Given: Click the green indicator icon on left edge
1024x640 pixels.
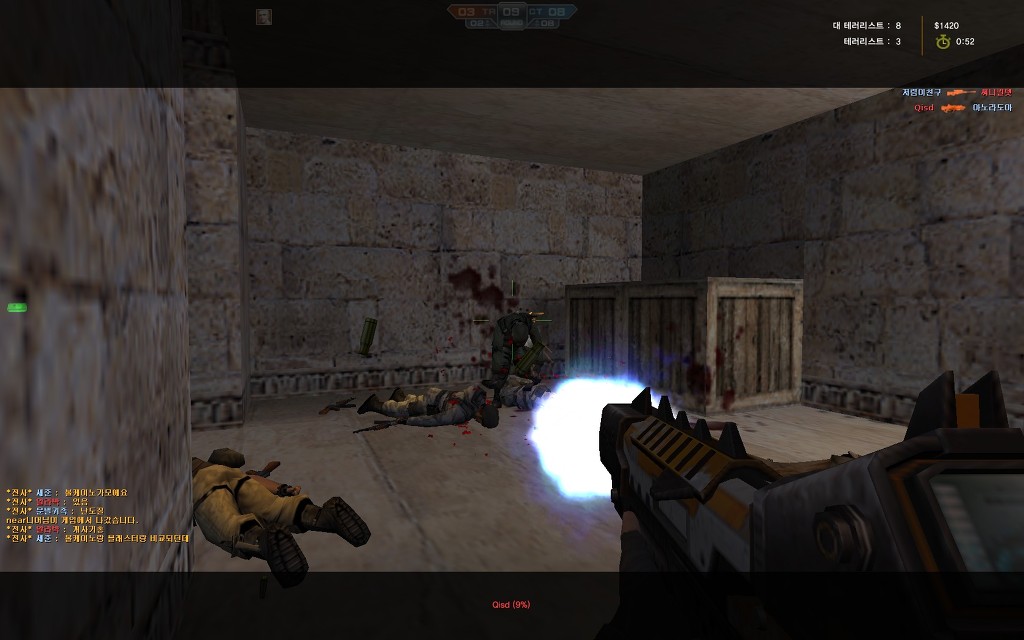Looking at the screenshot, I should pos(16,307).
